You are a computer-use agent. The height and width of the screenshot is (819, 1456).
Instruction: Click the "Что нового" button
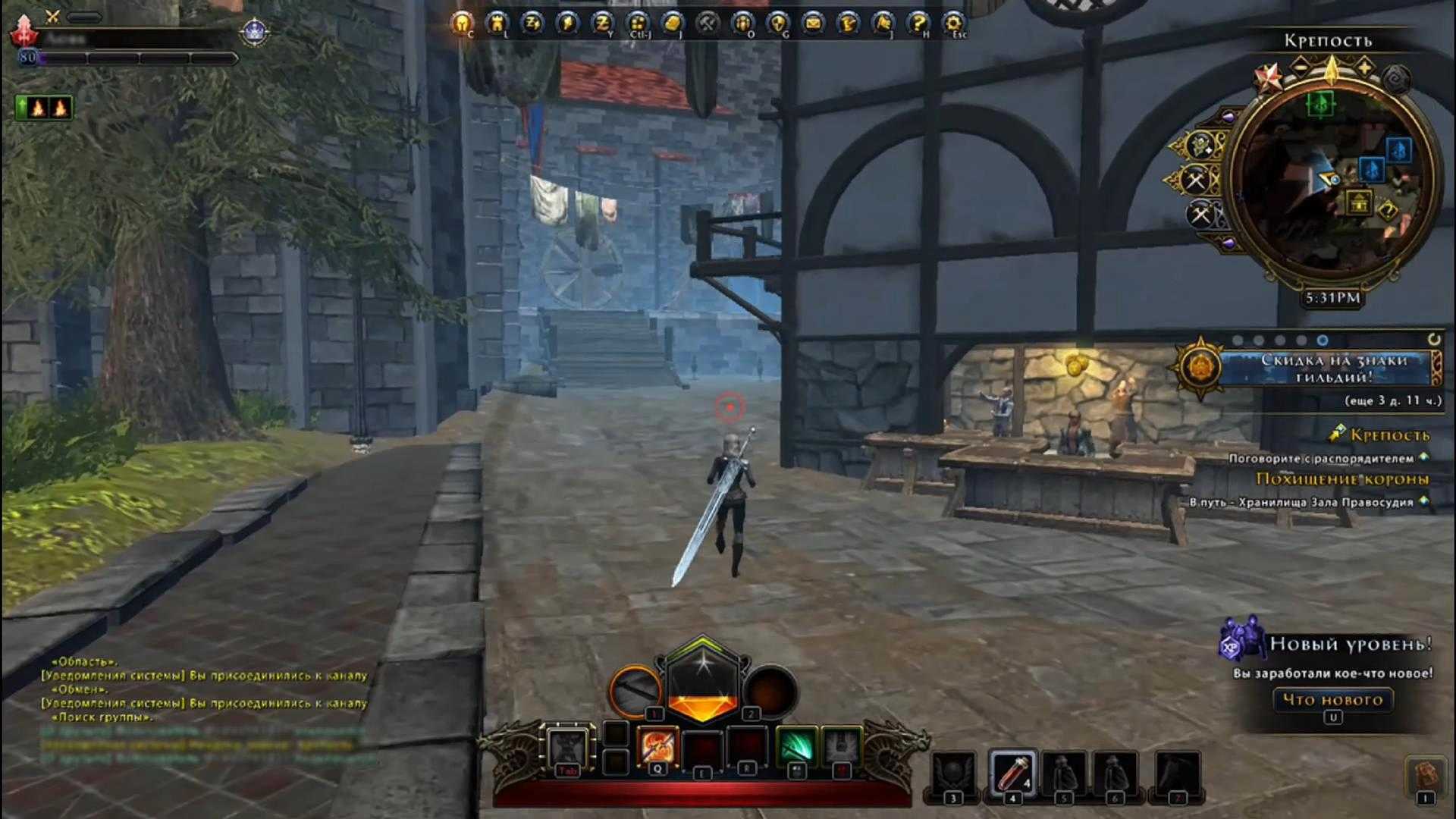1332,699
